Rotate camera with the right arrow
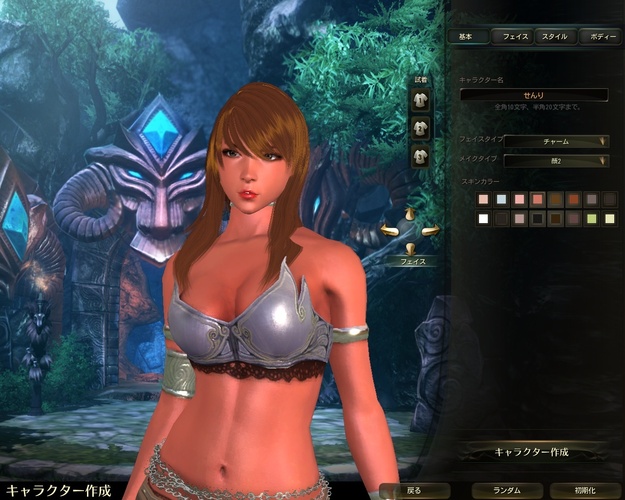625x500 pixels. [431, 231]
